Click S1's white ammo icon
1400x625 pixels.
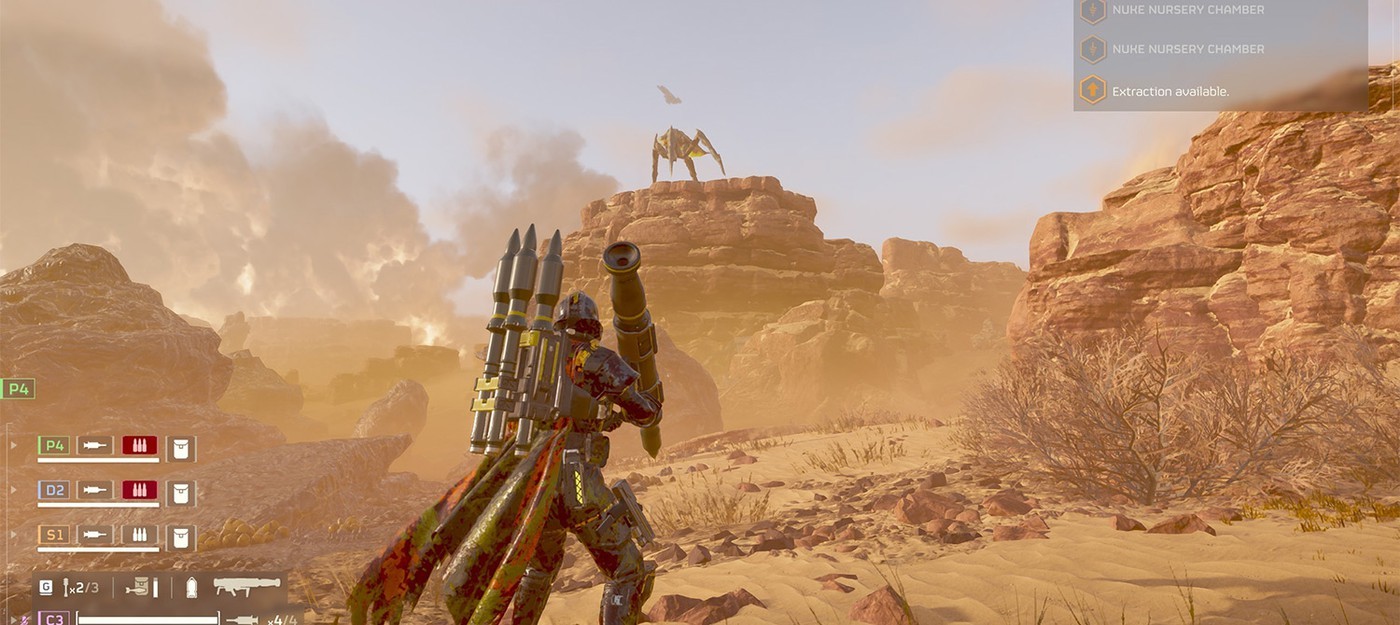pos(140,535)
